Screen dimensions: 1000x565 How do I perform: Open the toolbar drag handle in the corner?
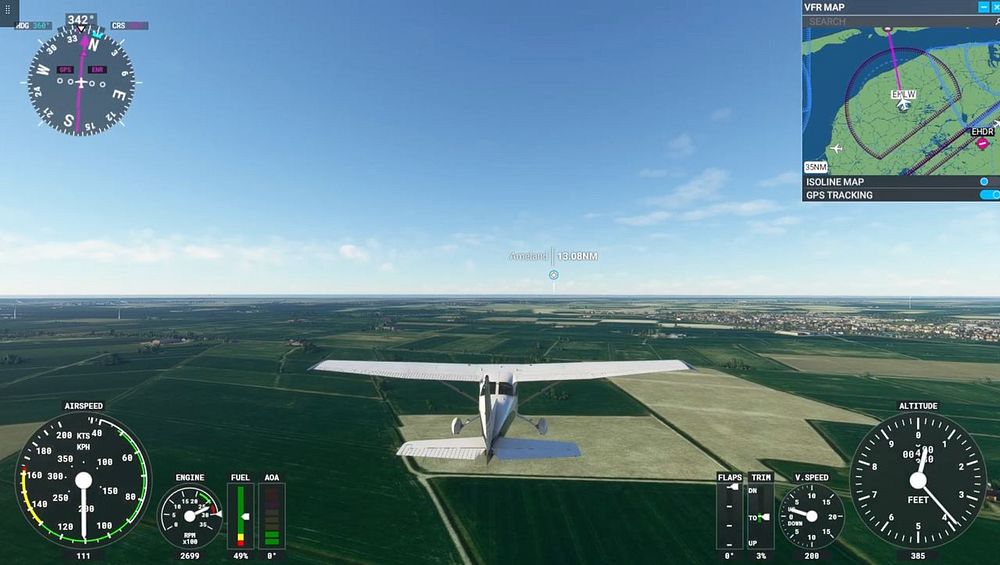(9, 8)
